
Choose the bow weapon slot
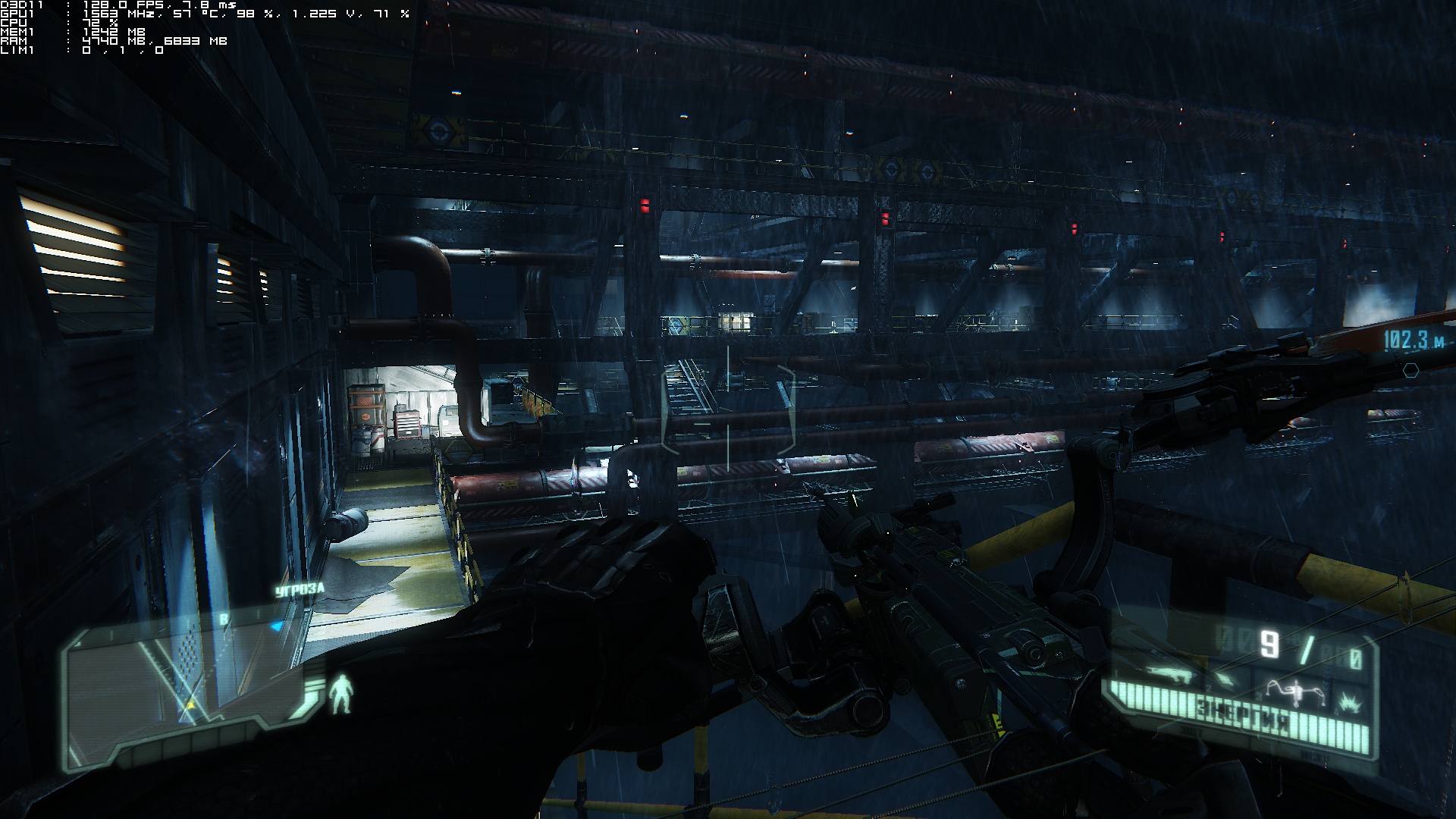pyautogui.click(x=1298, y=692)
